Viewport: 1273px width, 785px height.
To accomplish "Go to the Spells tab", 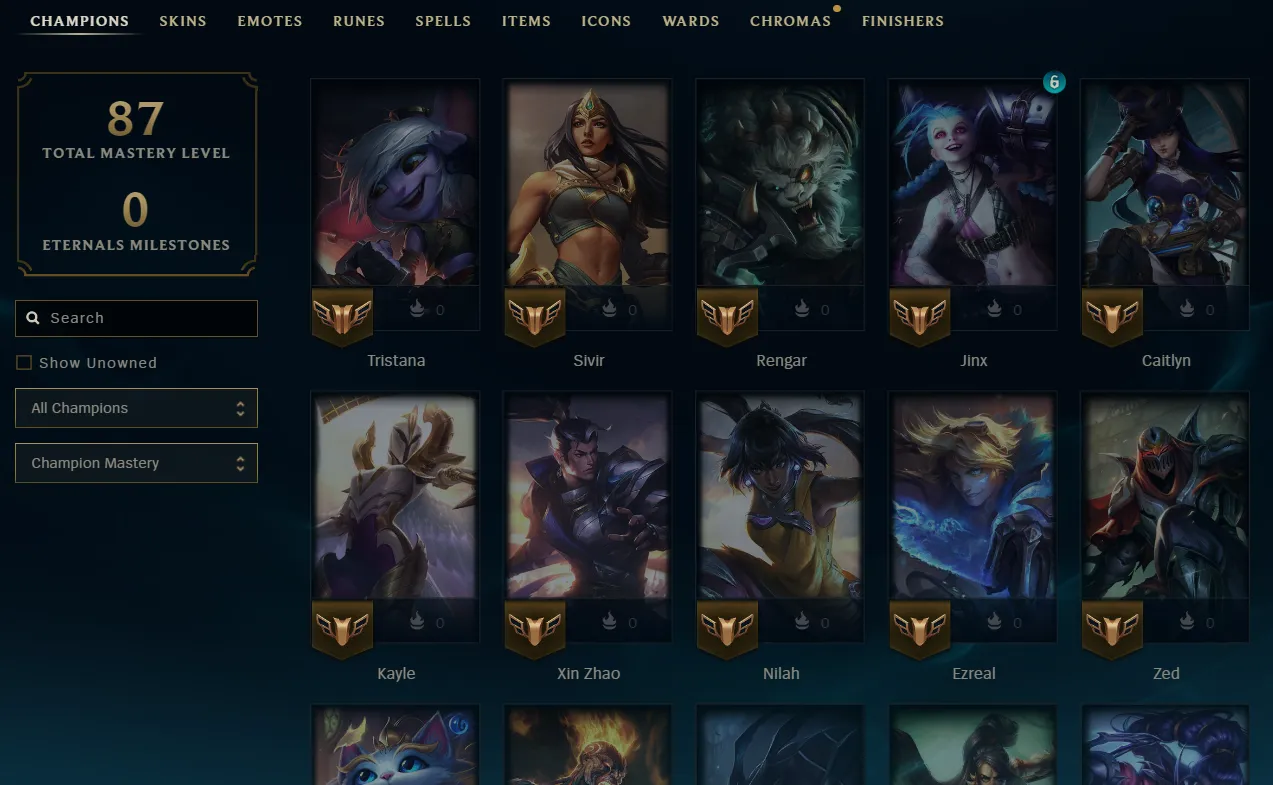I will 443,21.
